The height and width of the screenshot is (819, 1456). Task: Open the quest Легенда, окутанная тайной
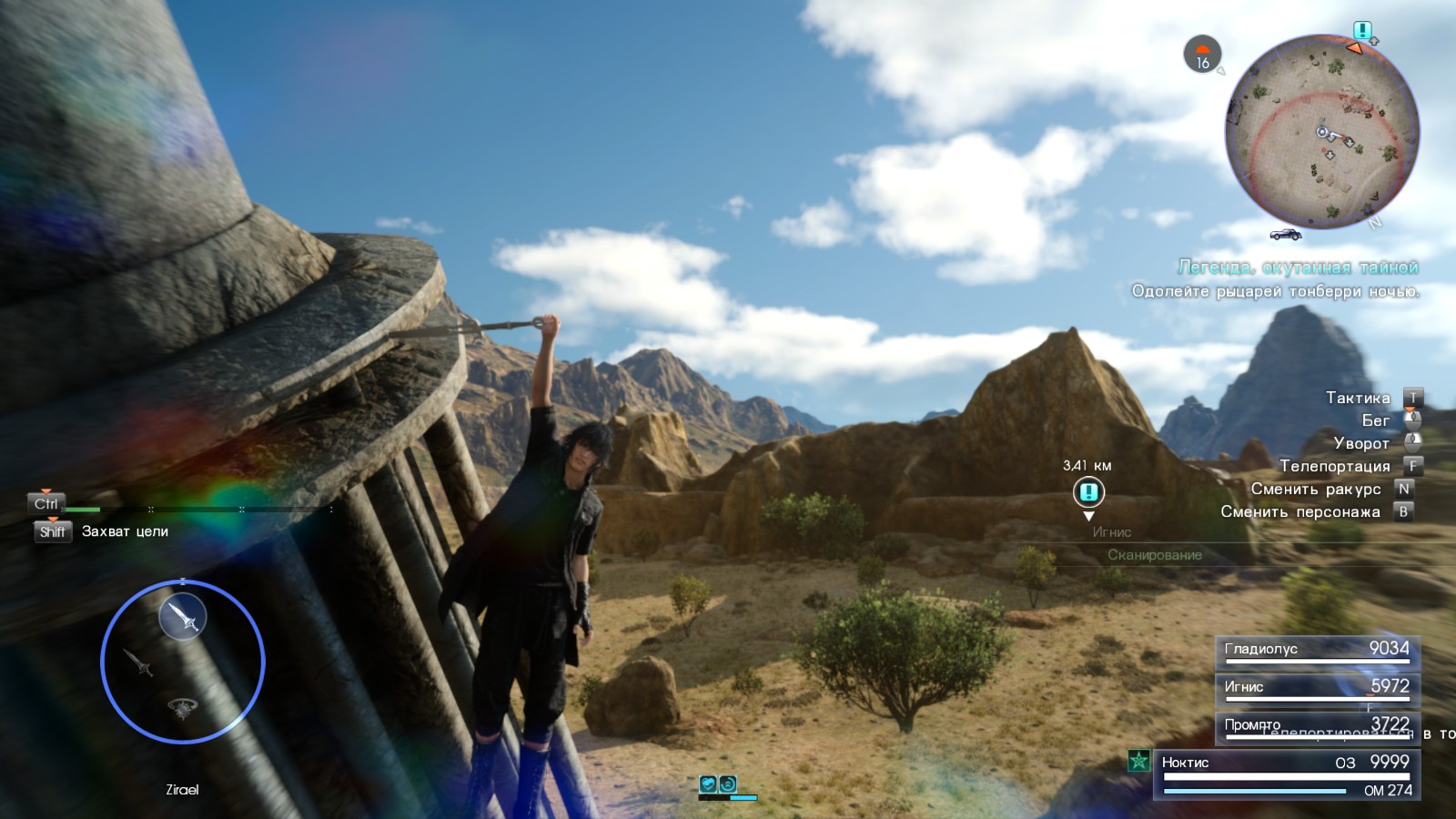[x=1299, y=268]
